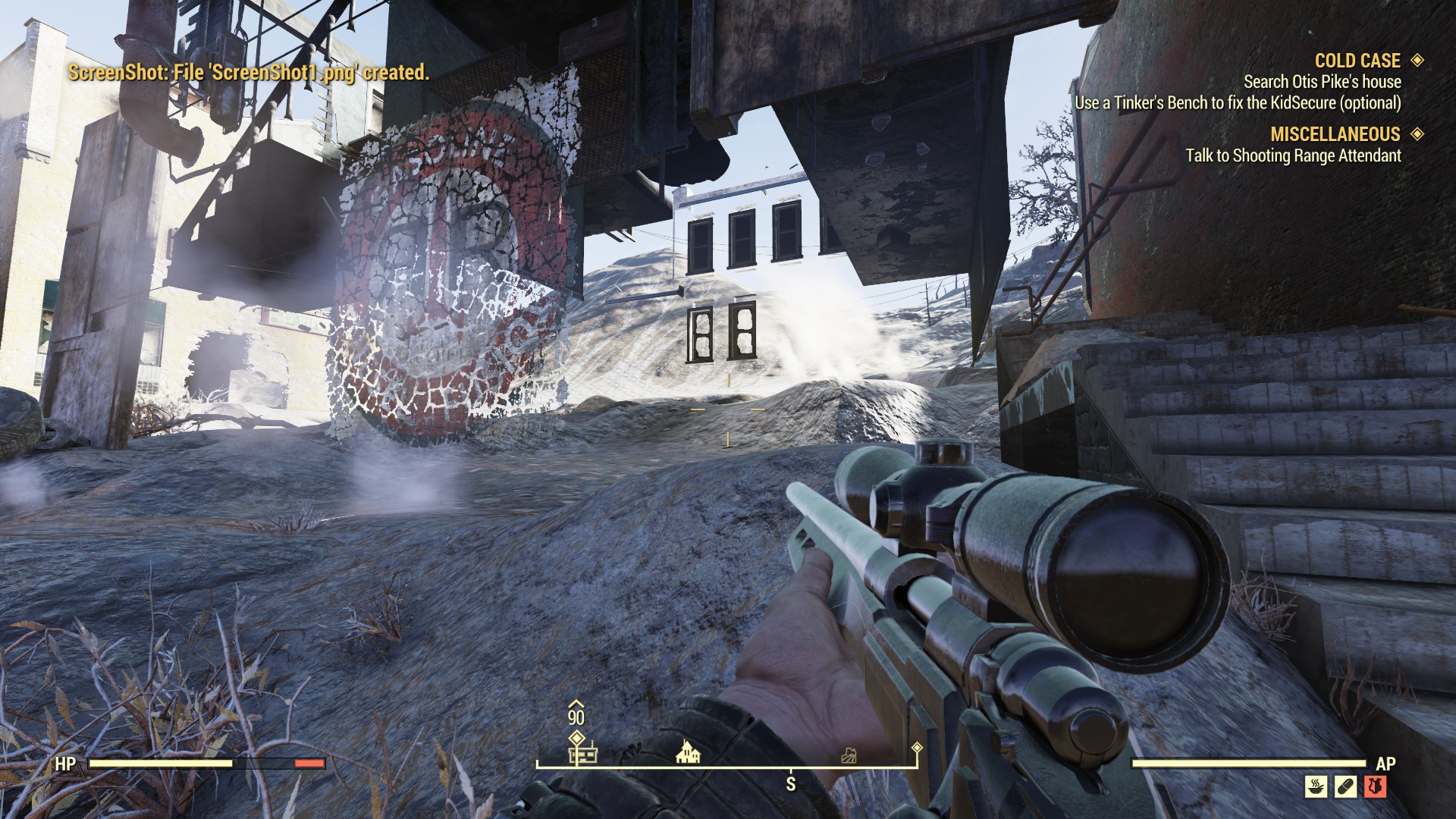1456x819 pixels.
Task: Select the MISCELLANEOUS quest tracker heading
Action: point(1335,134)
